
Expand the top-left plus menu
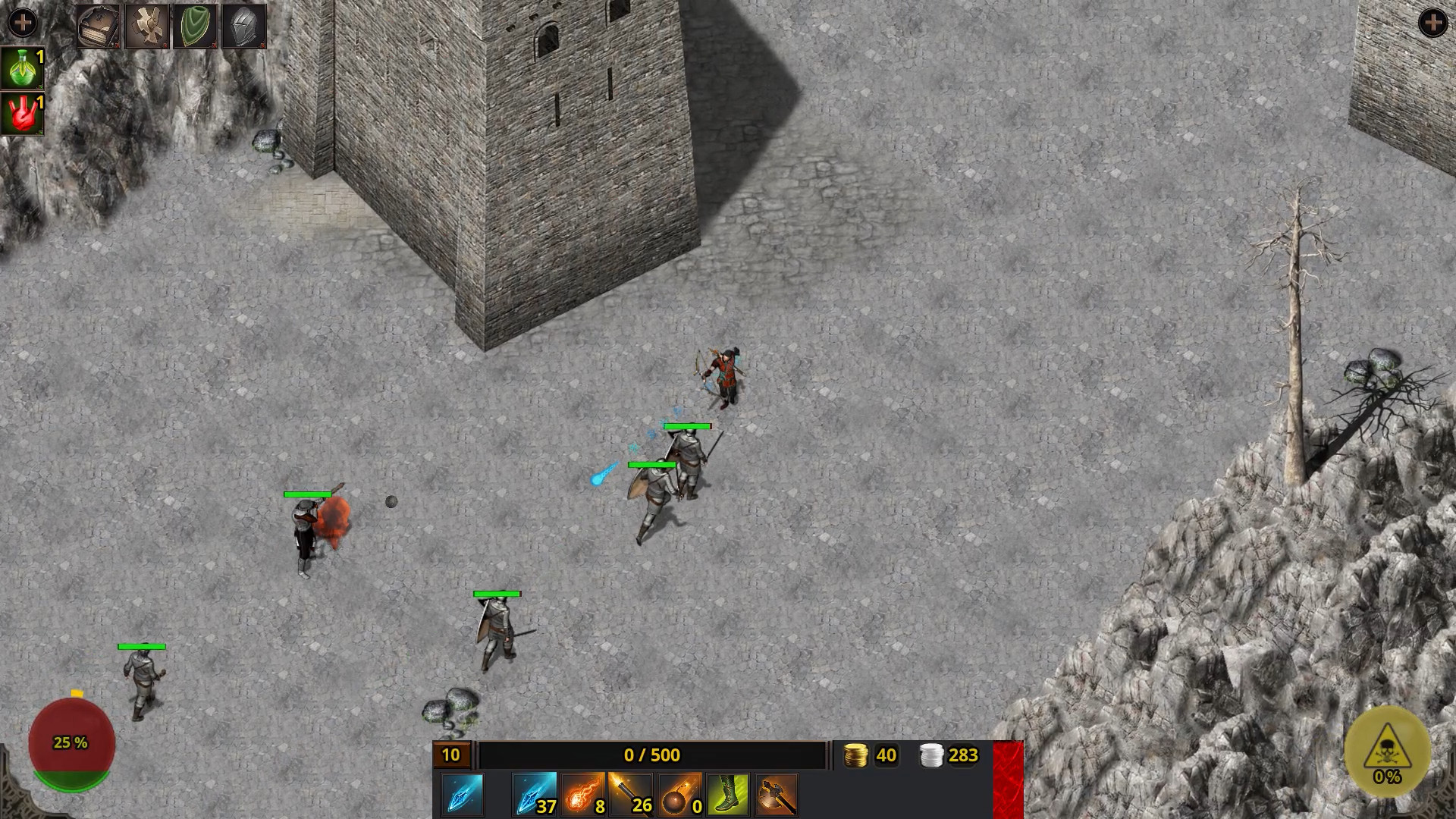tap(24, 22)
